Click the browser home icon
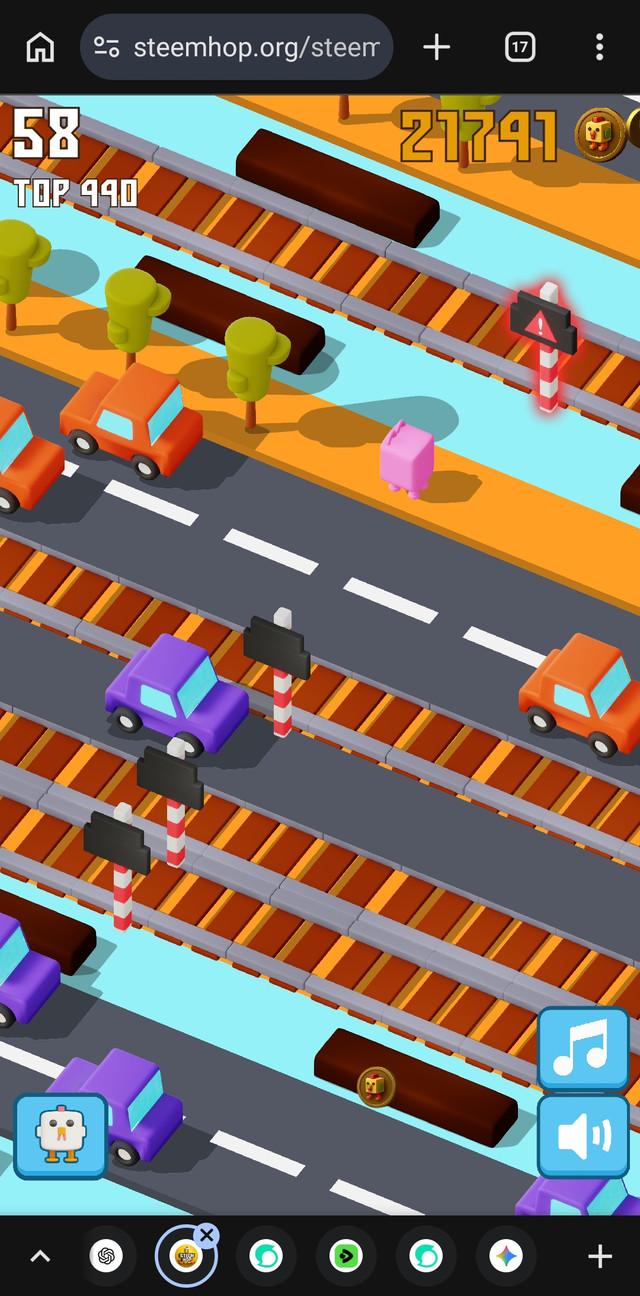 coord(40,47)
